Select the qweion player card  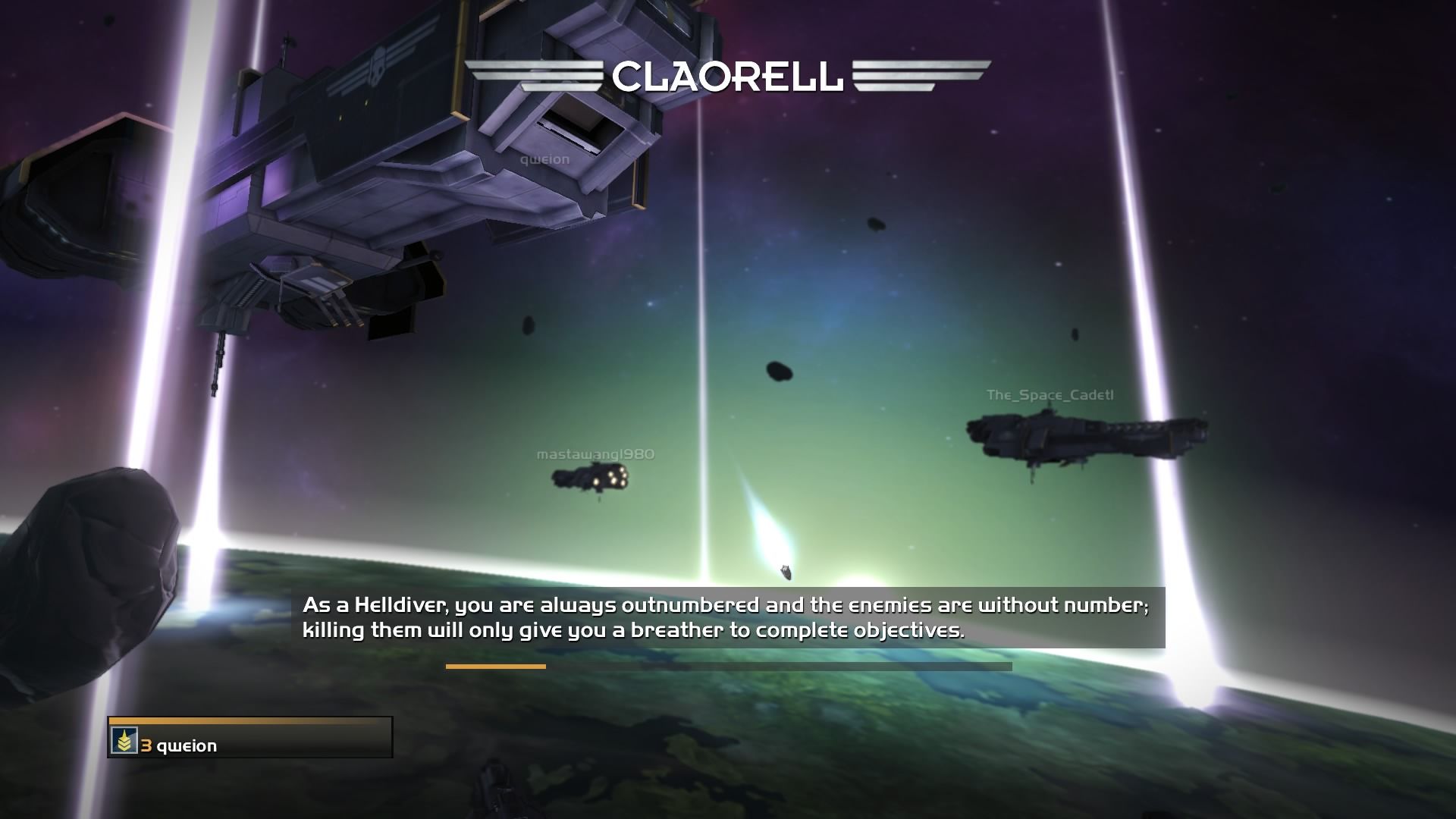(250, 739)
